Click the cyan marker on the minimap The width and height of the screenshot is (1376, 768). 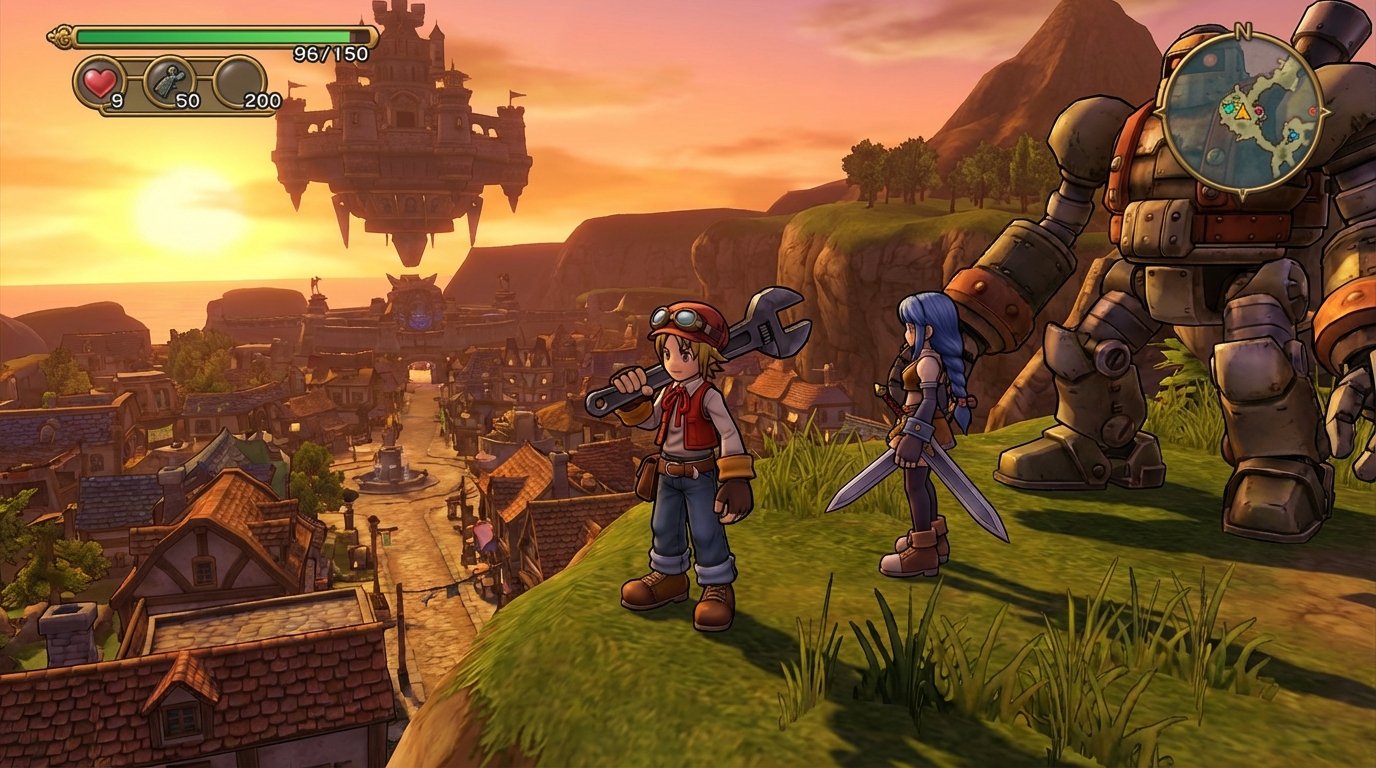coord(1228,109)
